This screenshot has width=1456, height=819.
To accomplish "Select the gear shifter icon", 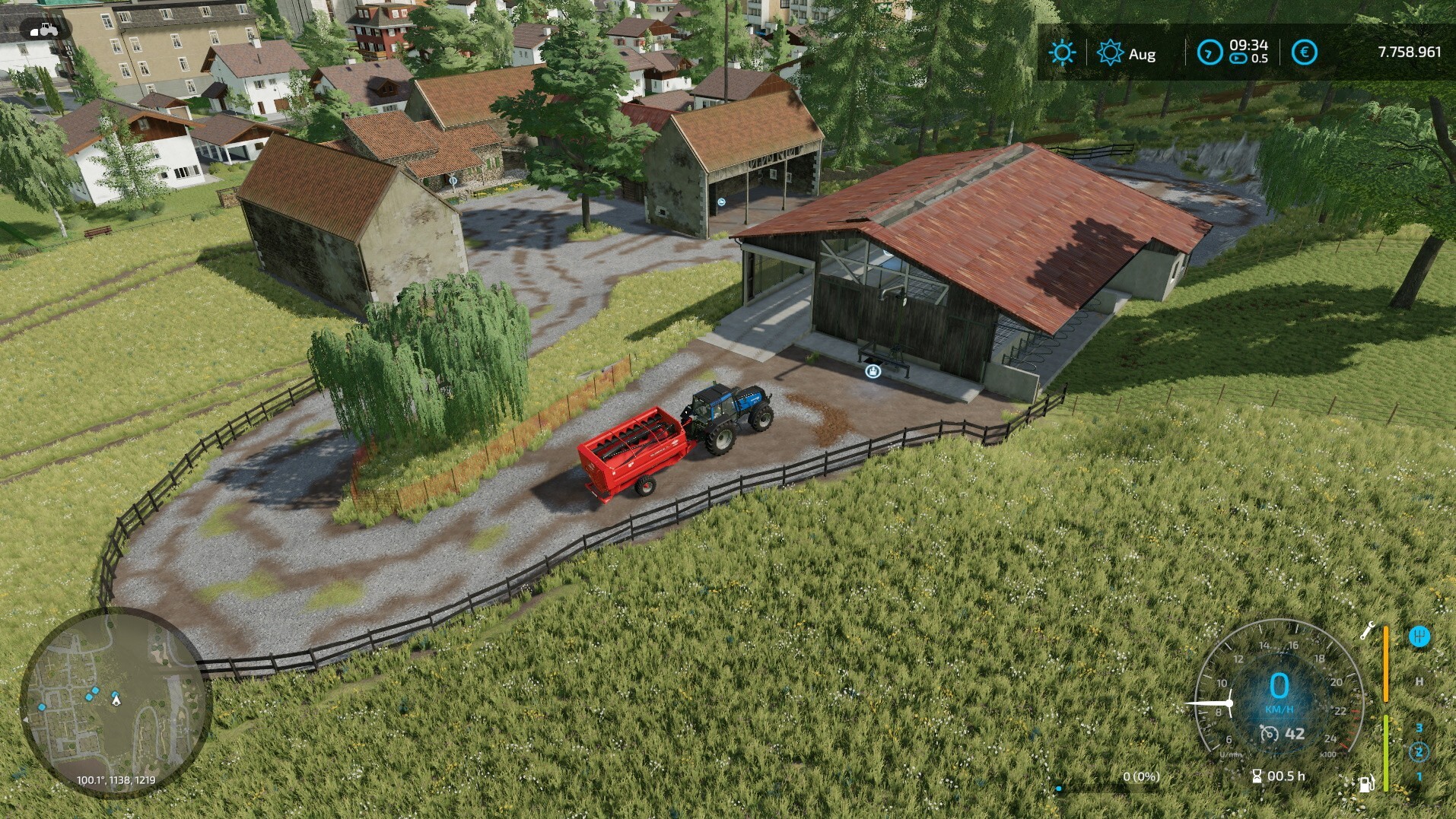I will pos(1419,636).
